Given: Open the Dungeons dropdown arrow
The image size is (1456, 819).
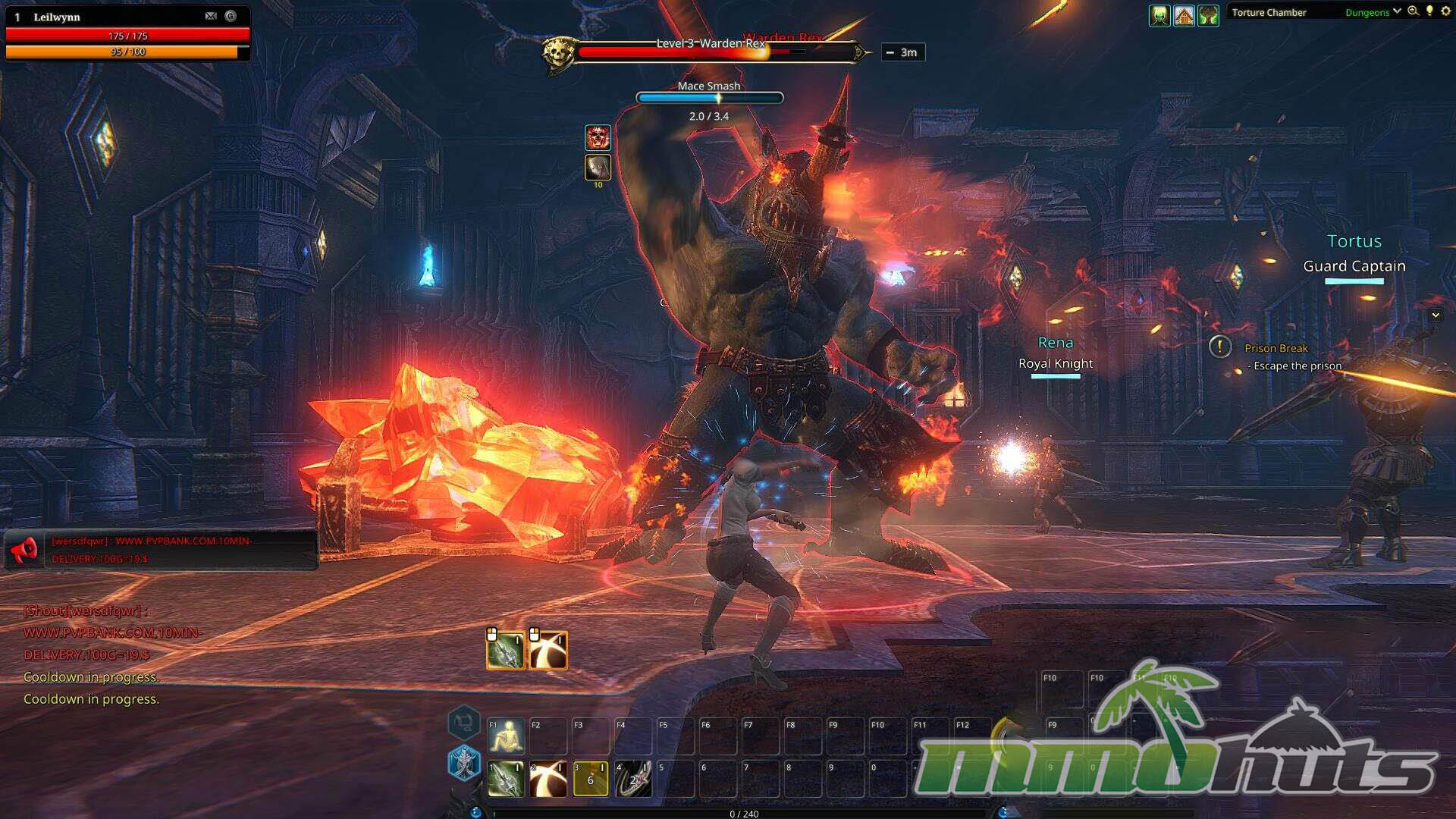Looking at the screenshot, I should [1397, 11].
